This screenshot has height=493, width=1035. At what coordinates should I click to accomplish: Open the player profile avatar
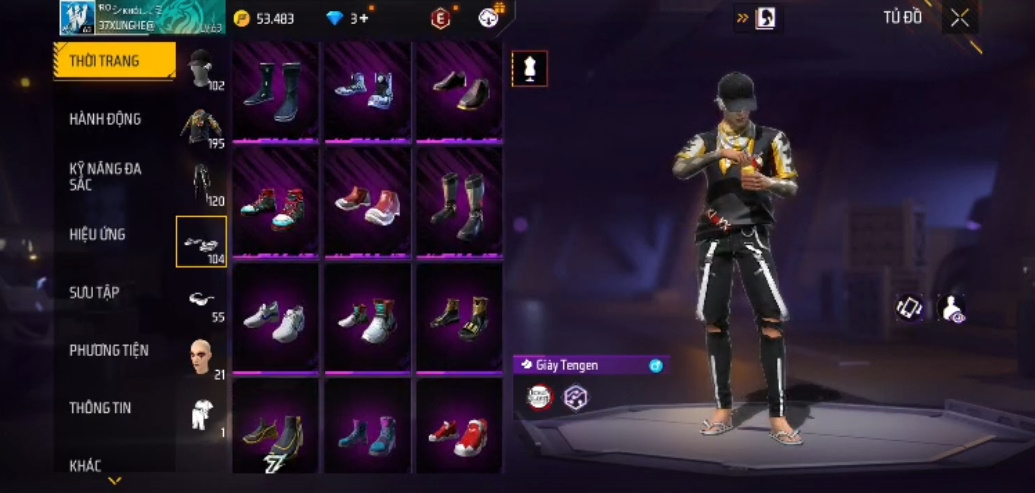pyautogui.click(x=77, y=18)
